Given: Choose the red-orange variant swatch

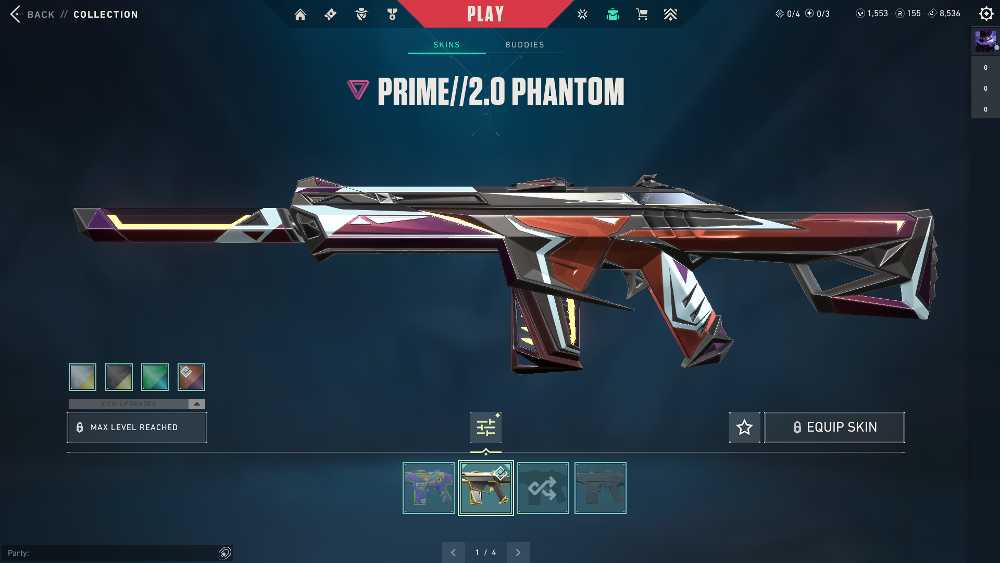Looking at the screenshot, I should pyautogui.click(x=191, y=376).
